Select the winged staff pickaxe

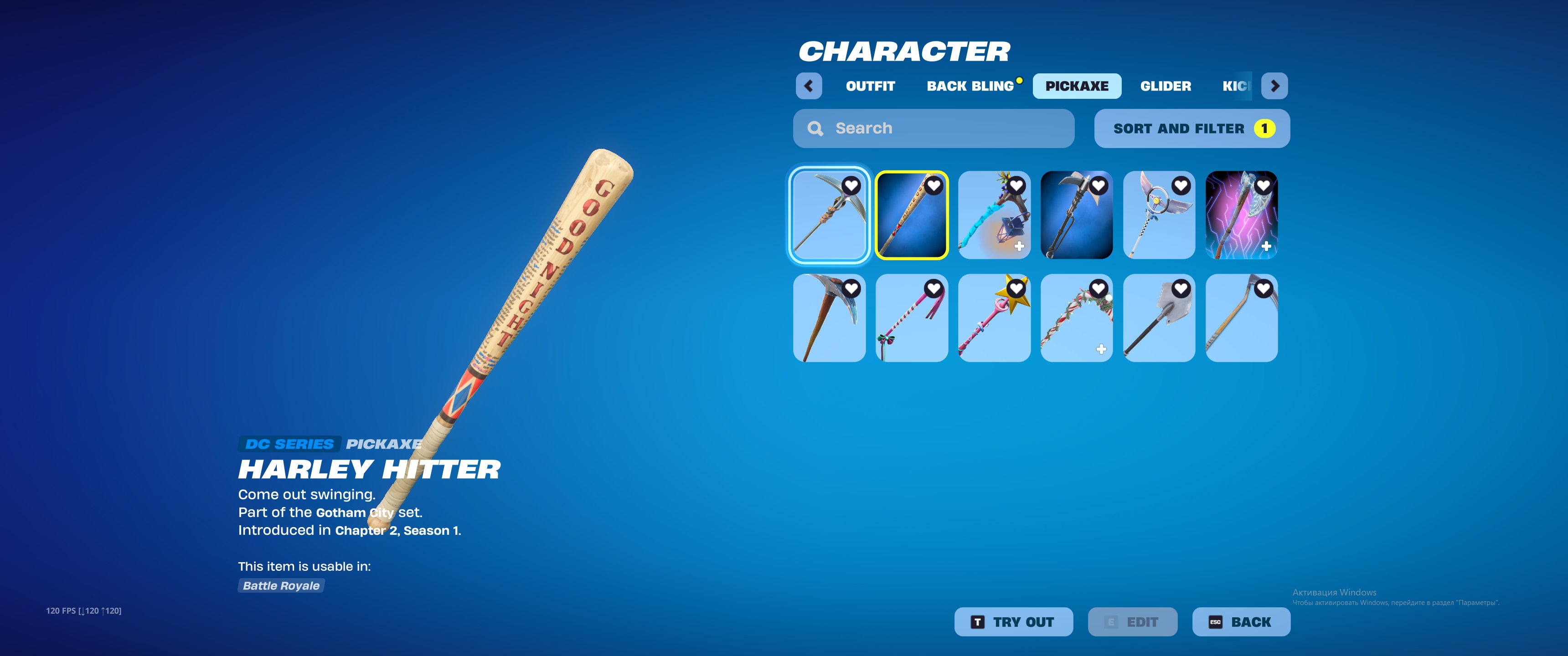1159,215
